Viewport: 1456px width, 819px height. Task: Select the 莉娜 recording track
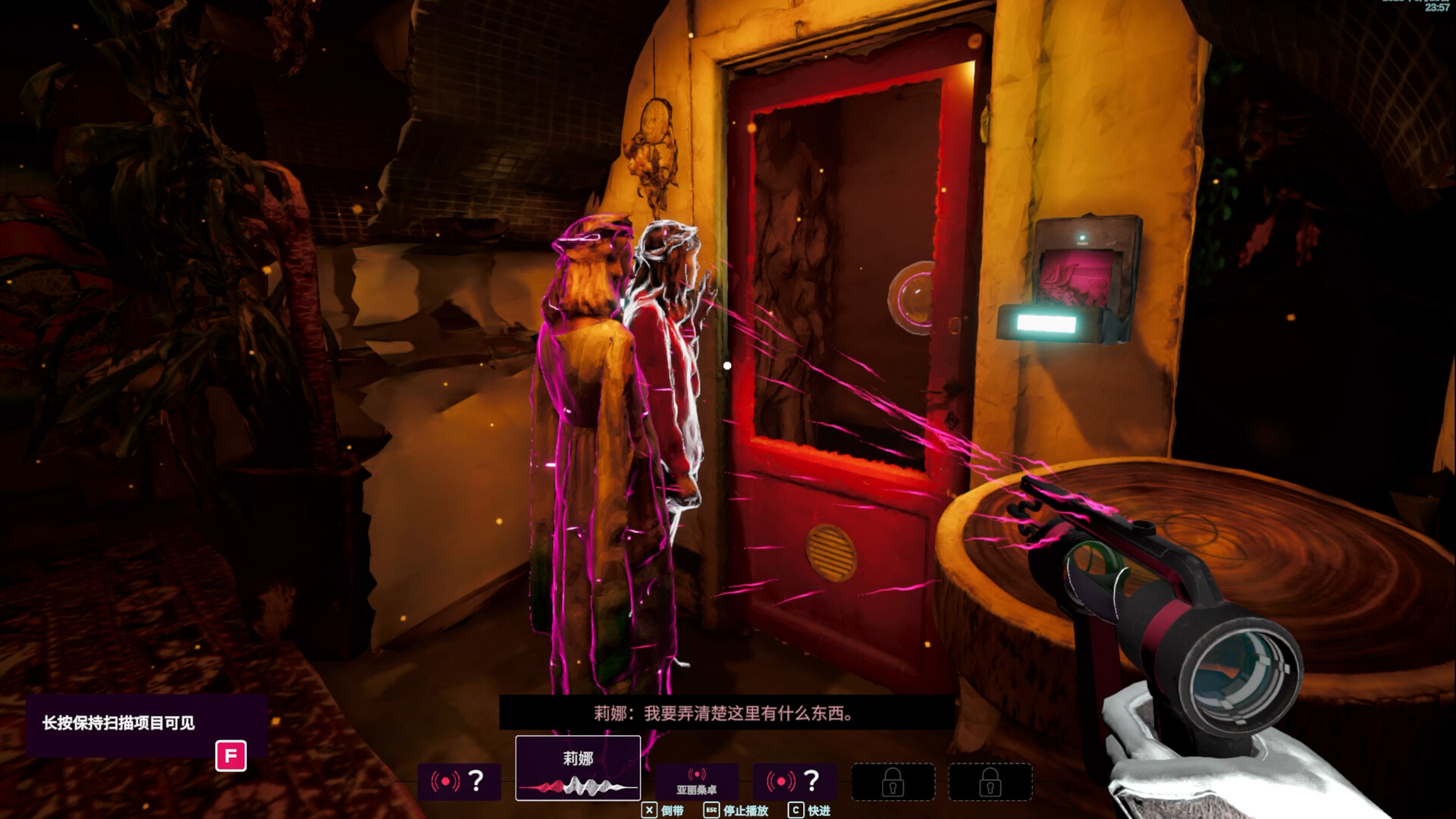[x=578, y=768]
